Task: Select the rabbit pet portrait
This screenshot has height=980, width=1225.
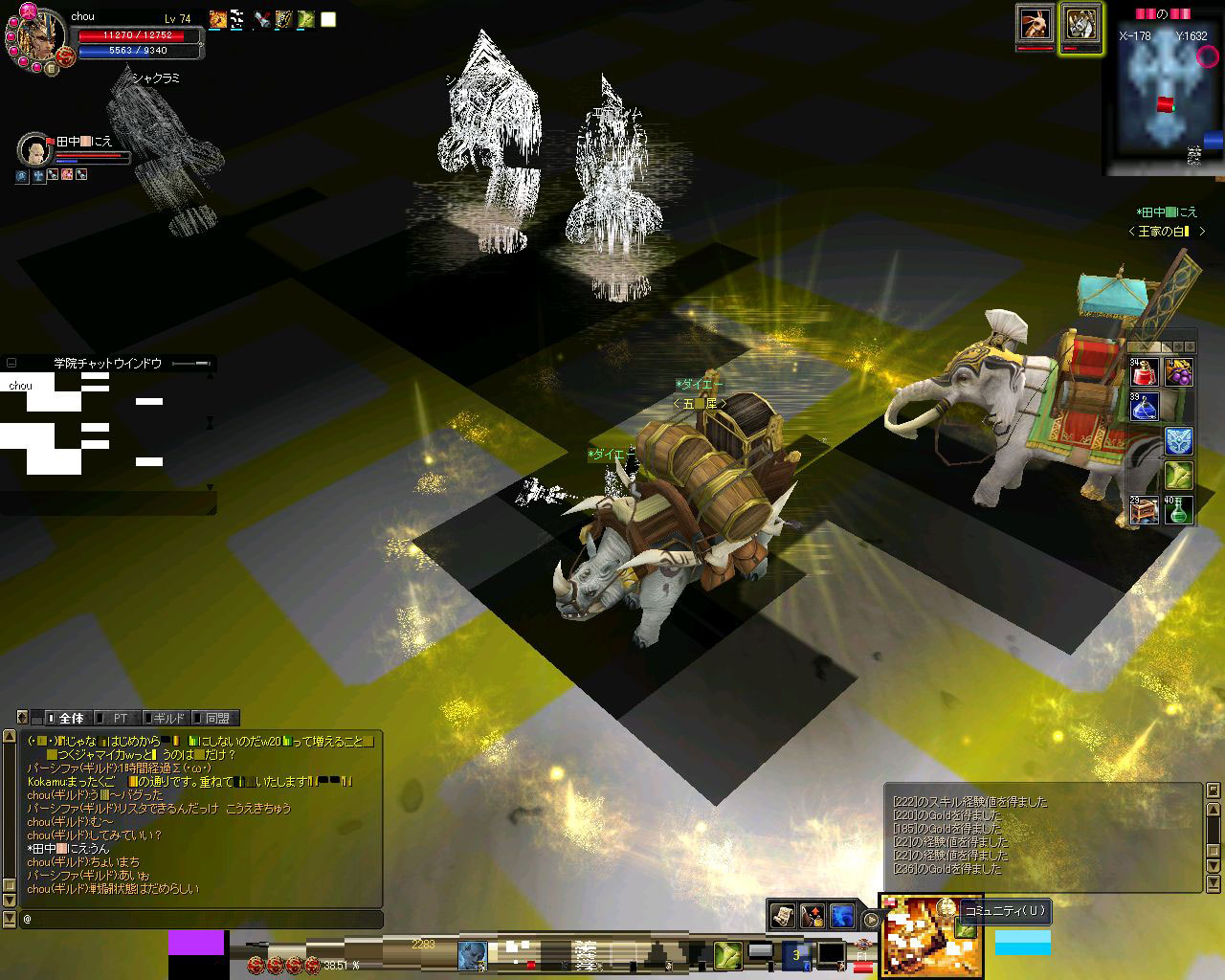Action: coord(1034,24)
